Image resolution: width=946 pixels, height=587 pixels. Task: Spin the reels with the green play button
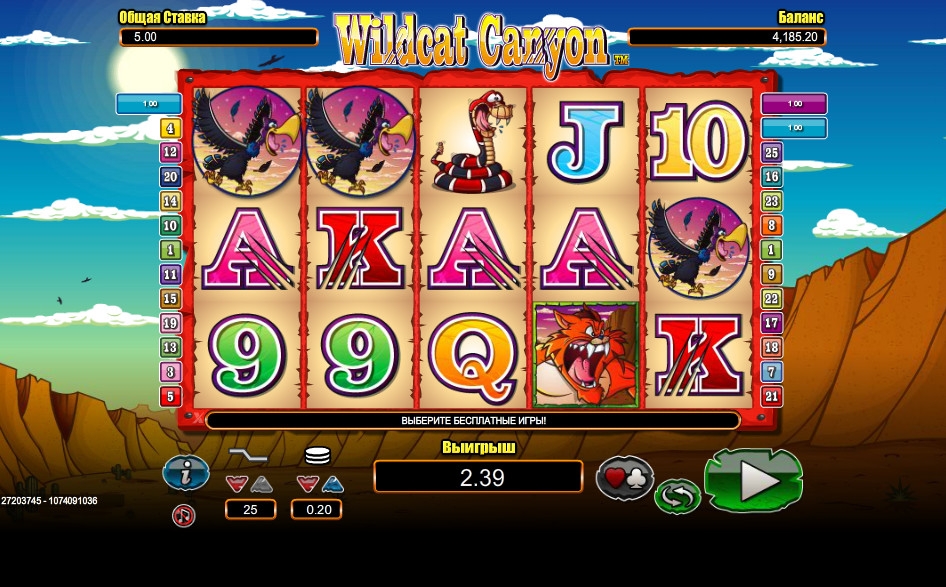[753, 480]
